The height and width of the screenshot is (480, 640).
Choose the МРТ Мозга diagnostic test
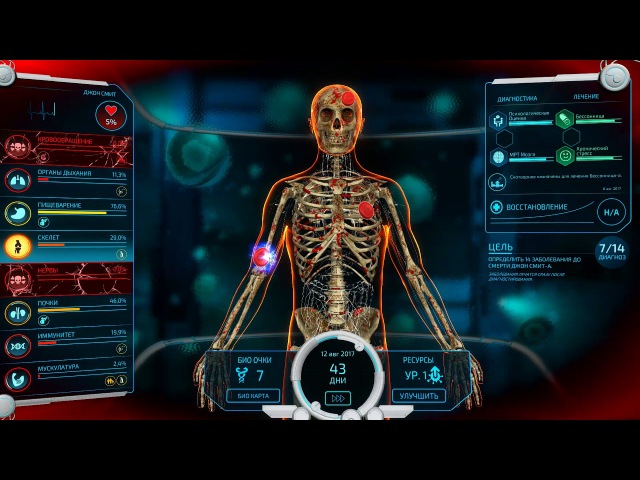pos(499,157)
